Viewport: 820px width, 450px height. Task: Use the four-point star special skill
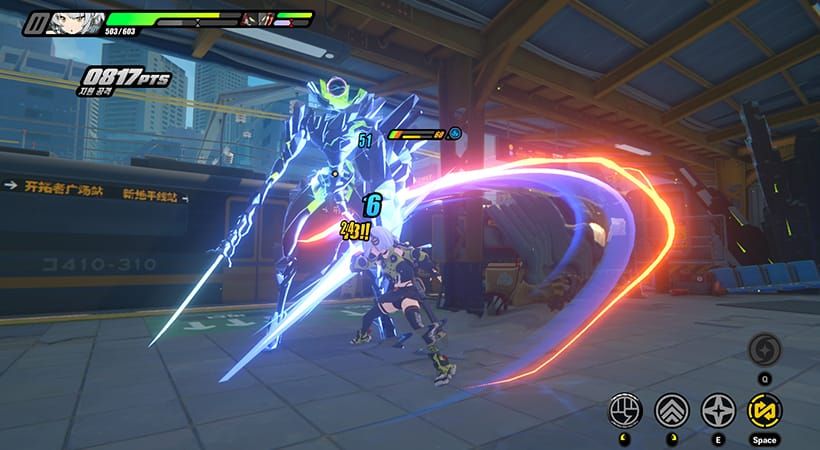pos(717,409)
